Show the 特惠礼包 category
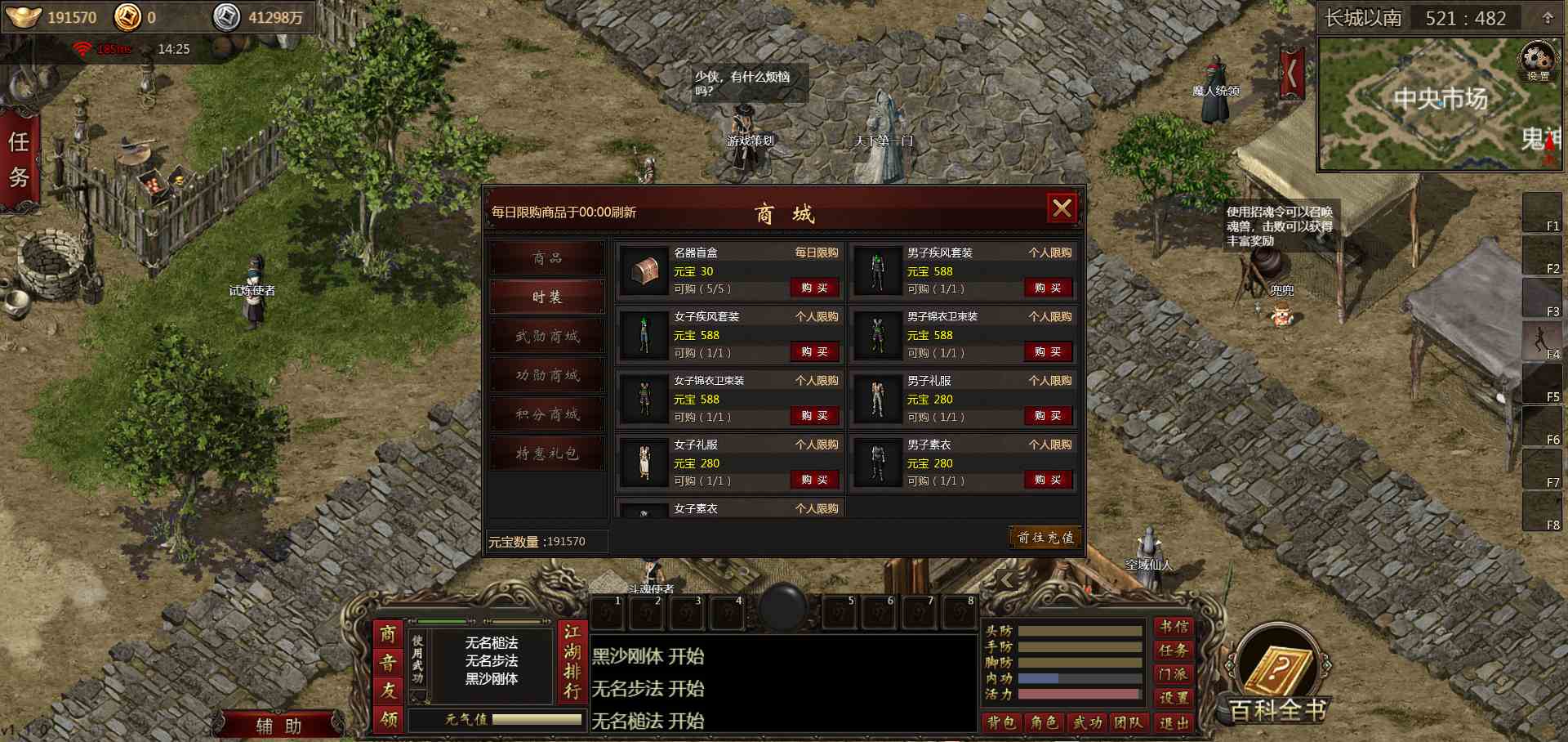 click(x=547, y=454)
